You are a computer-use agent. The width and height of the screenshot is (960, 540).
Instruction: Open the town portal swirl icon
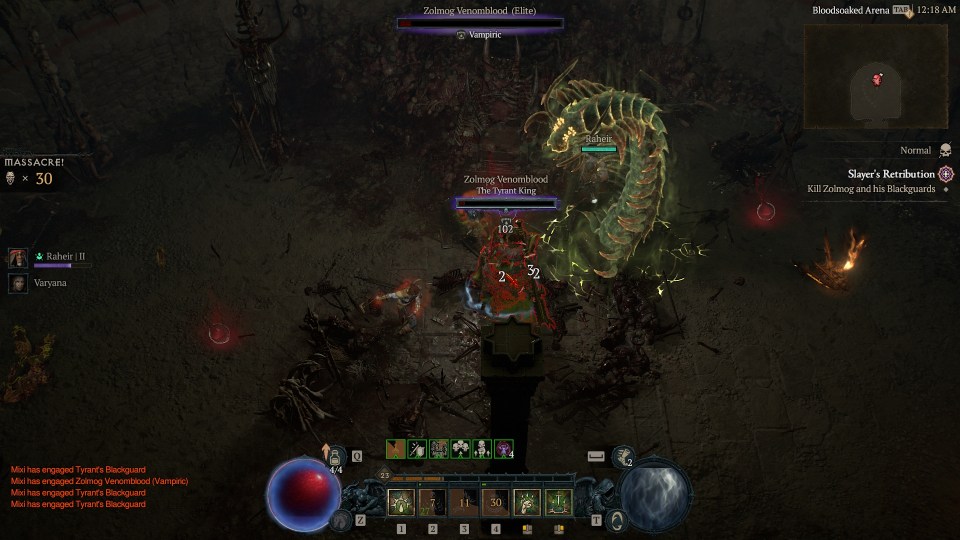(x=618, y=519)
